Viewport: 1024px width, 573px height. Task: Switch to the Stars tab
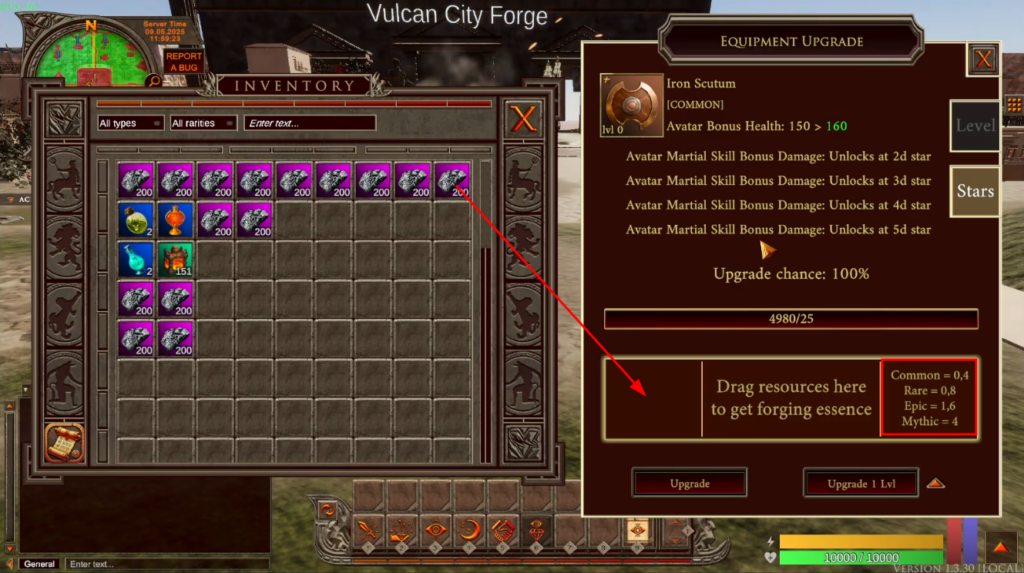tap(975, 191)
